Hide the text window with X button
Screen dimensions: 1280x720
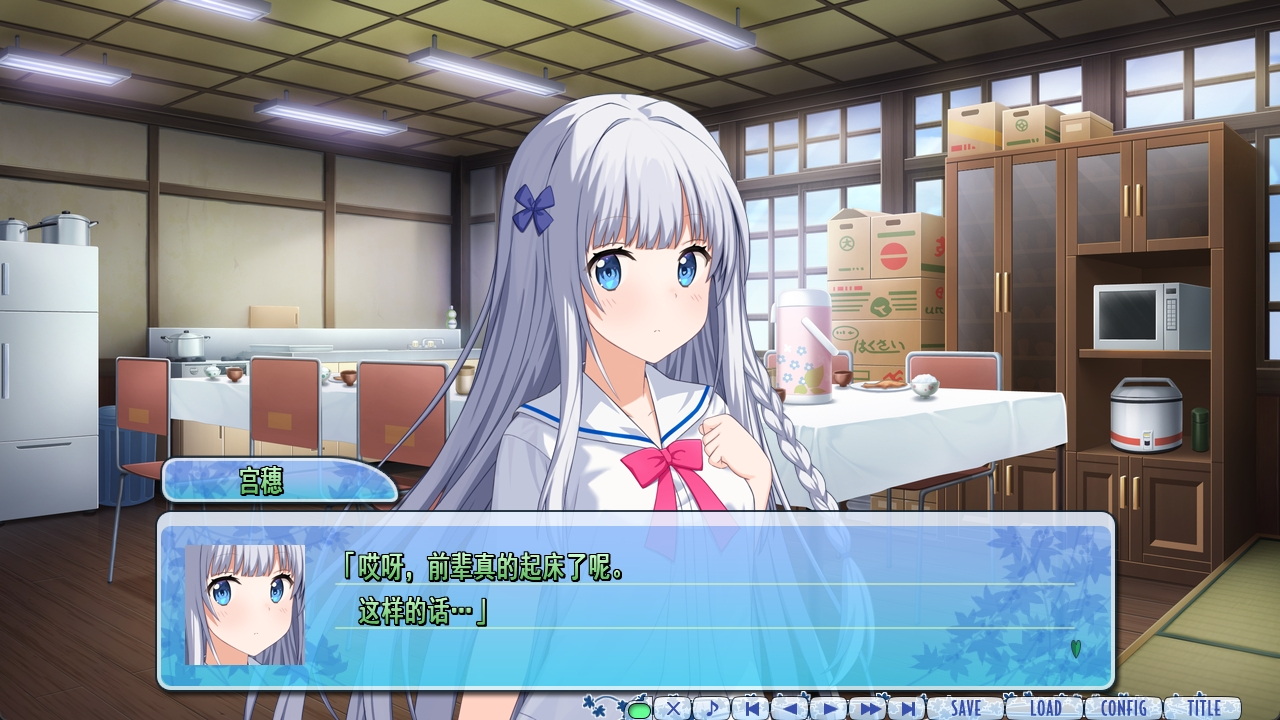click(x=673, y=708)
